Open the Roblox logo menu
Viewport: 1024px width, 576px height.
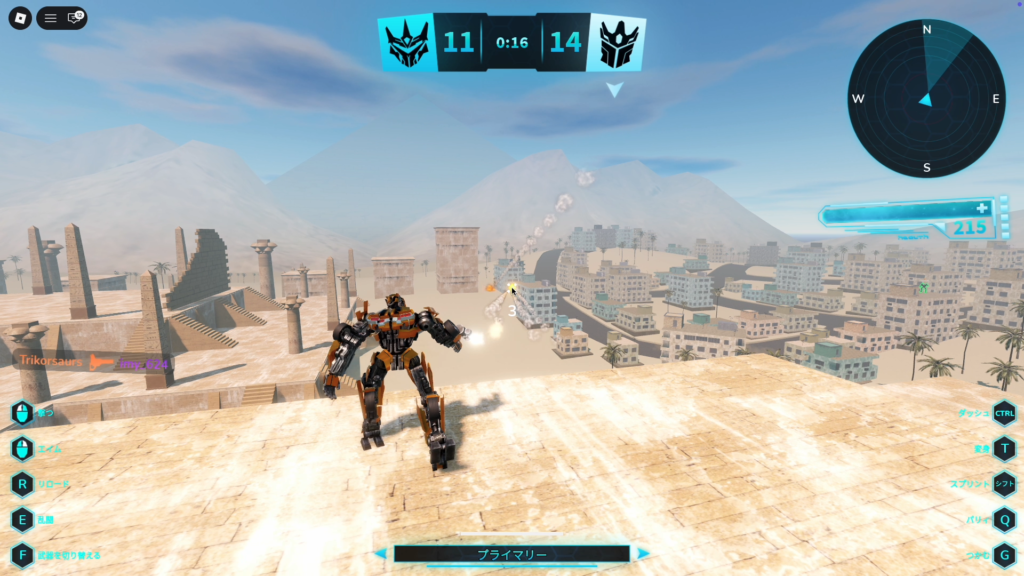pos(20,18)
